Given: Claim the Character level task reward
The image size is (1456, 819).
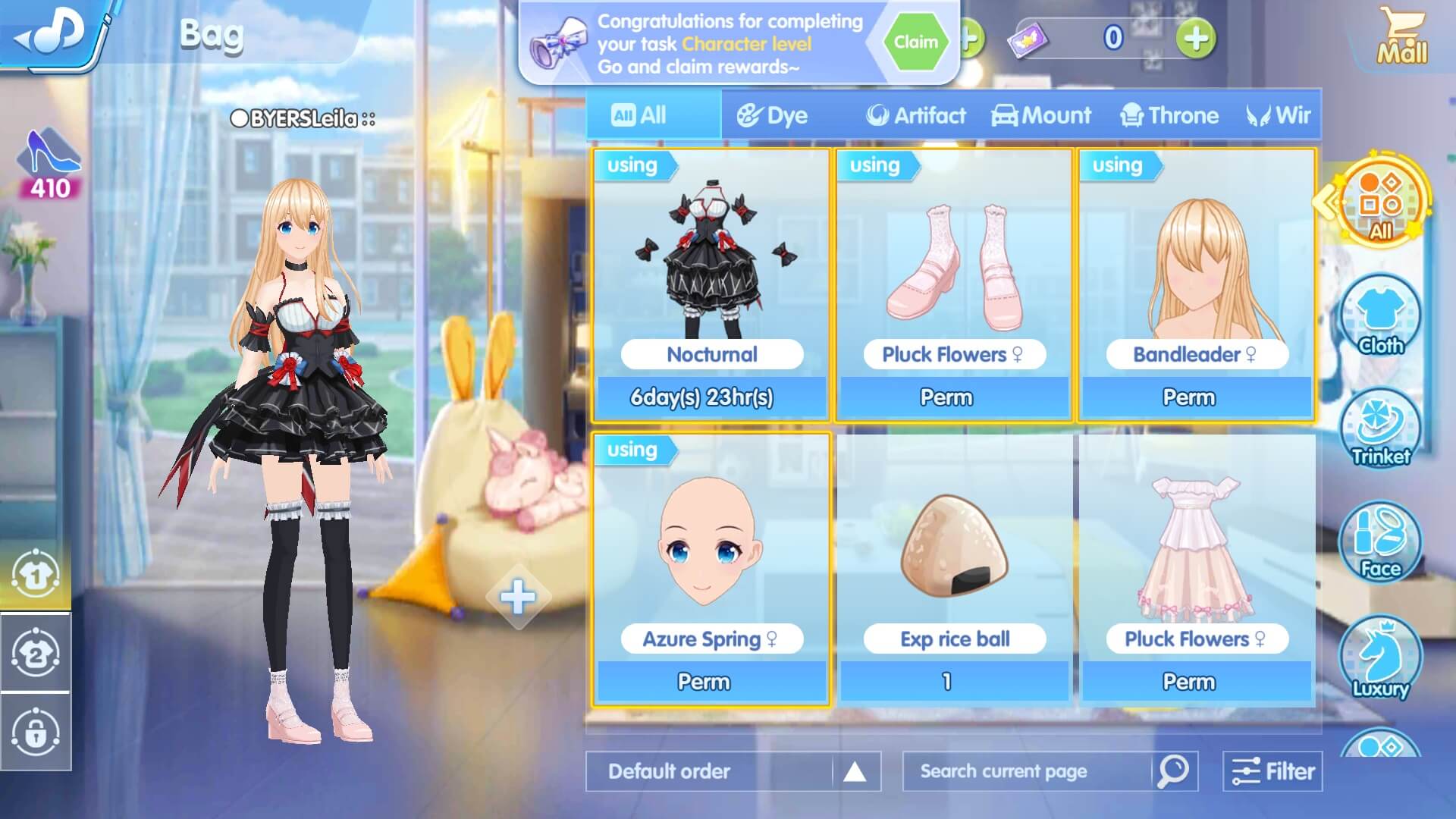Looking at the screenshot, I should click(915, 42).
